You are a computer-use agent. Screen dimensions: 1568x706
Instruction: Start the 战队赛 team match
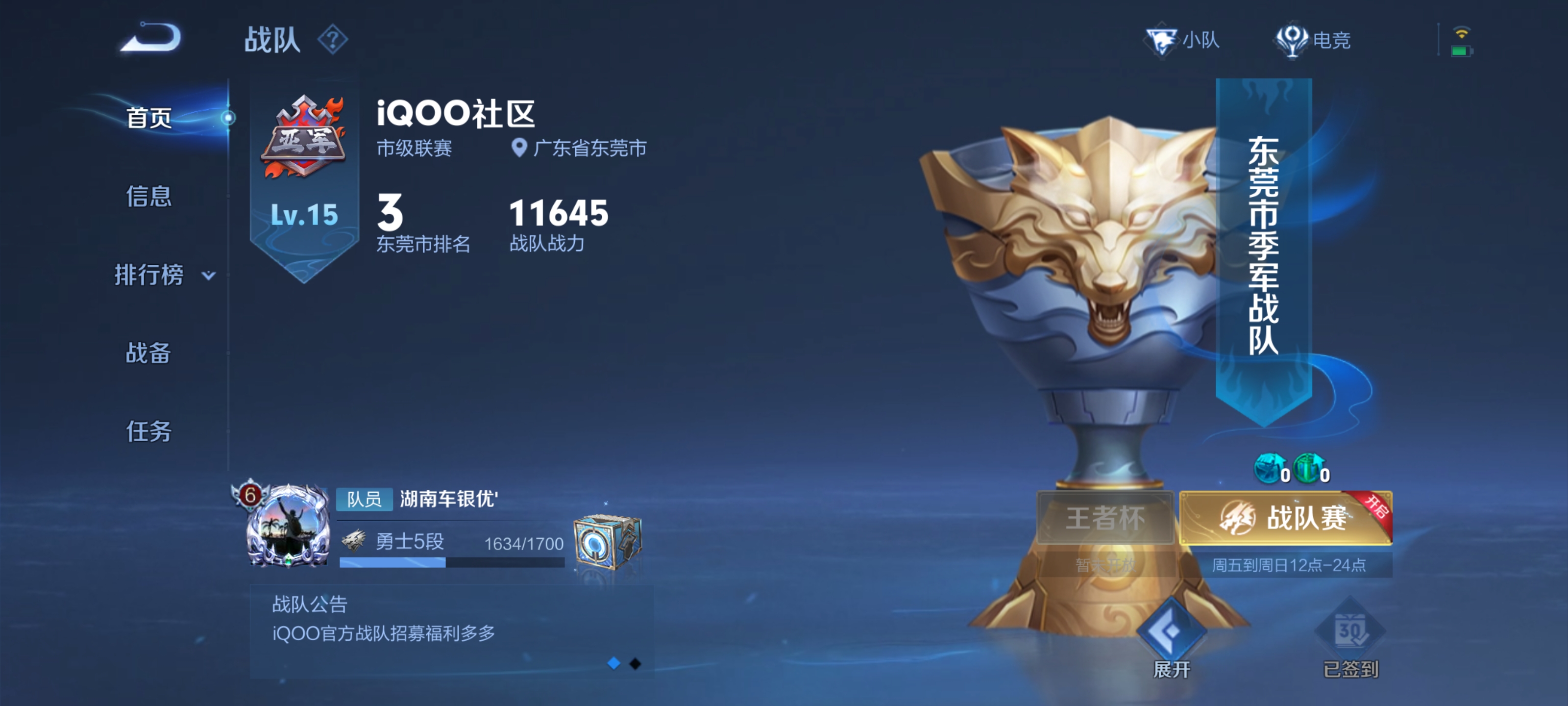click(x=1285, y=518)
